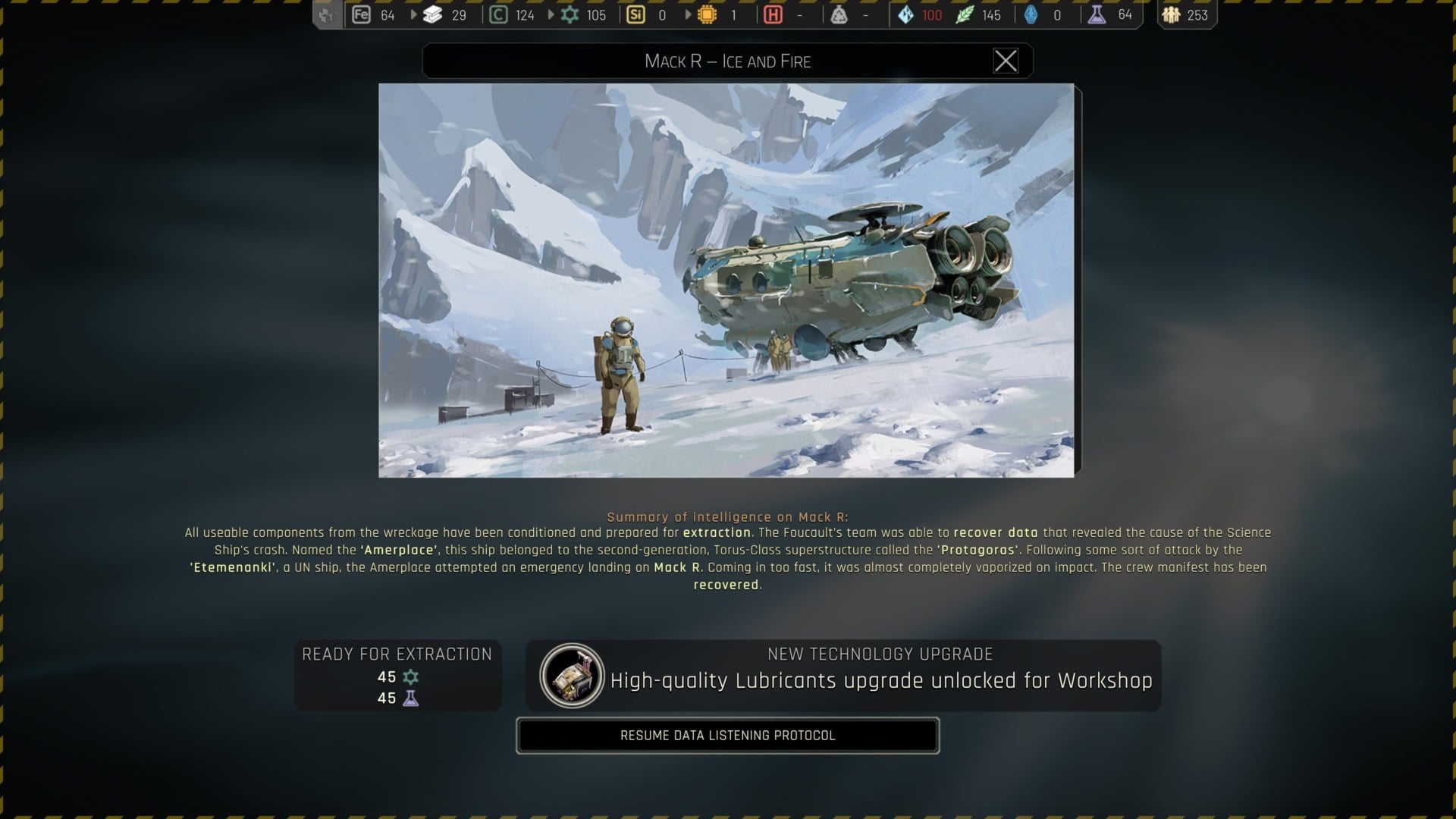Expand the arrow between carbon and parts counts
1456x819 pixels.
551,14
